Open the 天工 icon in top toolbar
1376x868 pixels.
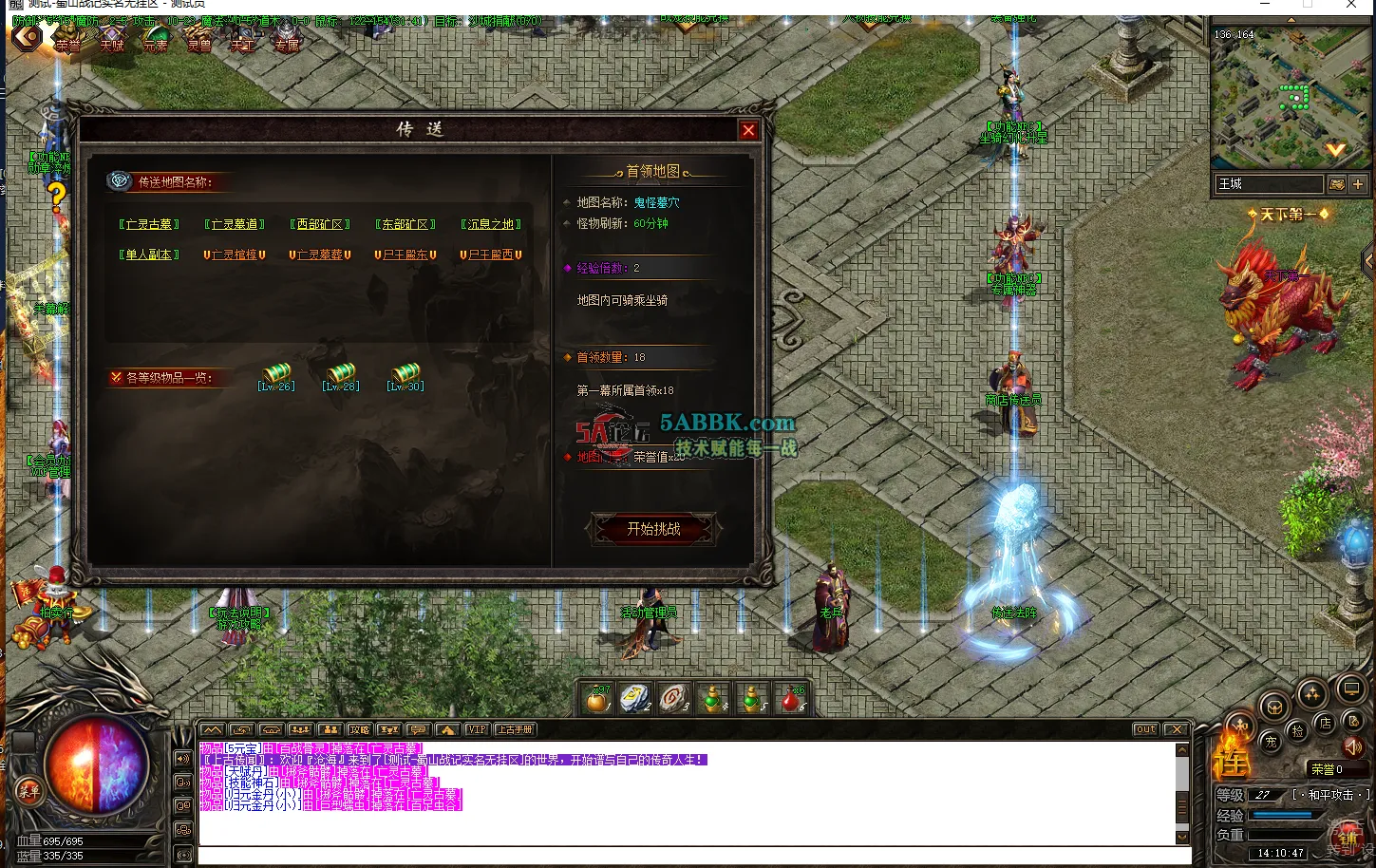click(x=242, y=41)
